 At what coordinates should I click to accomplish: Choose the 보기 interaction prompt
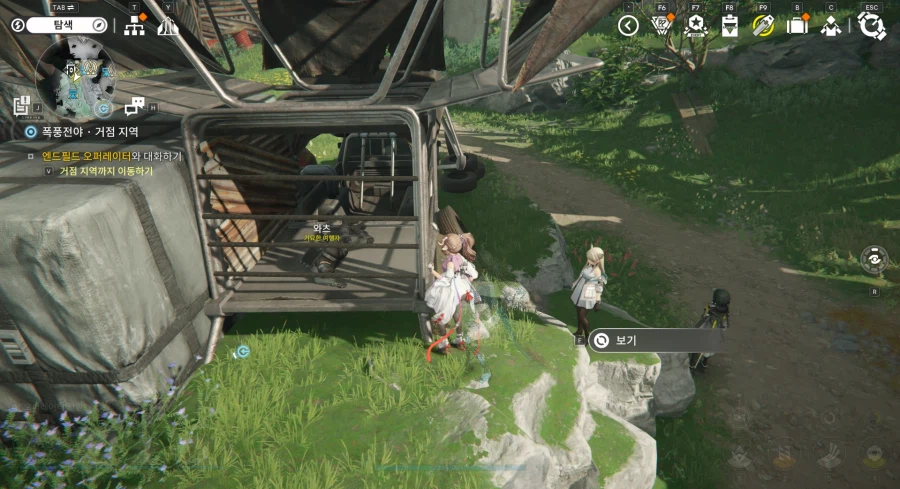click(654, 340)
